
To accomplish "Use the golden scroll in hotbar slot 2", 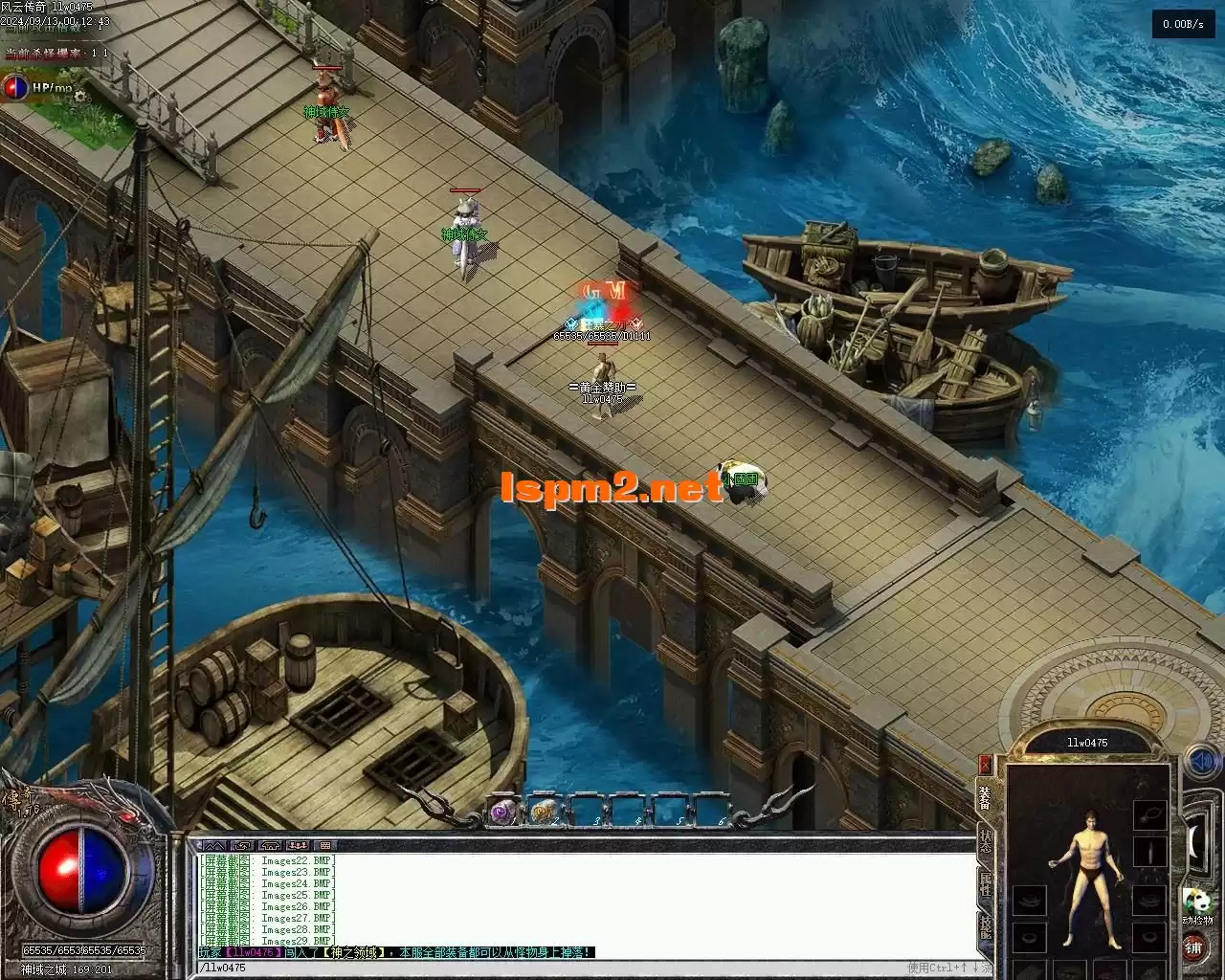I will 545,813.
